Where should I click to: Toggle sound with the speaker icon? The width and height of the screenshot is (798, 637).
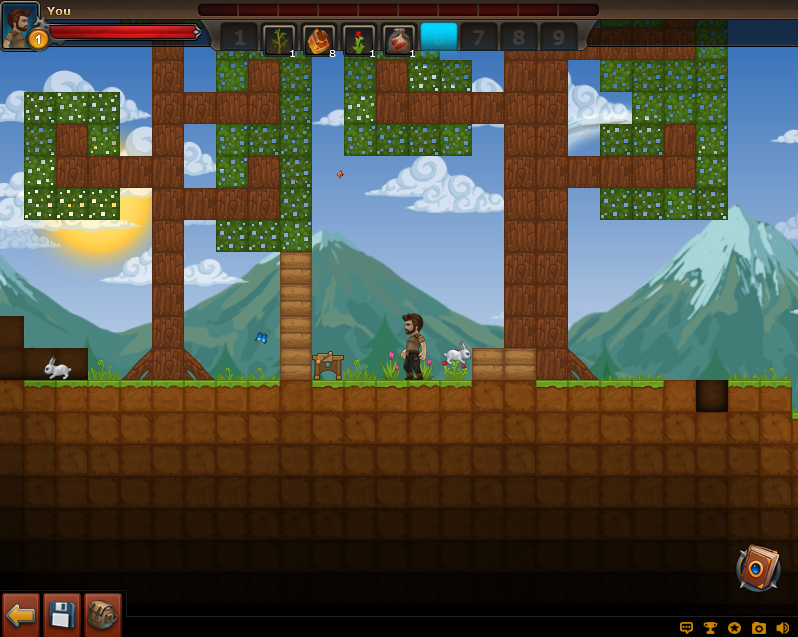(783, 628)
